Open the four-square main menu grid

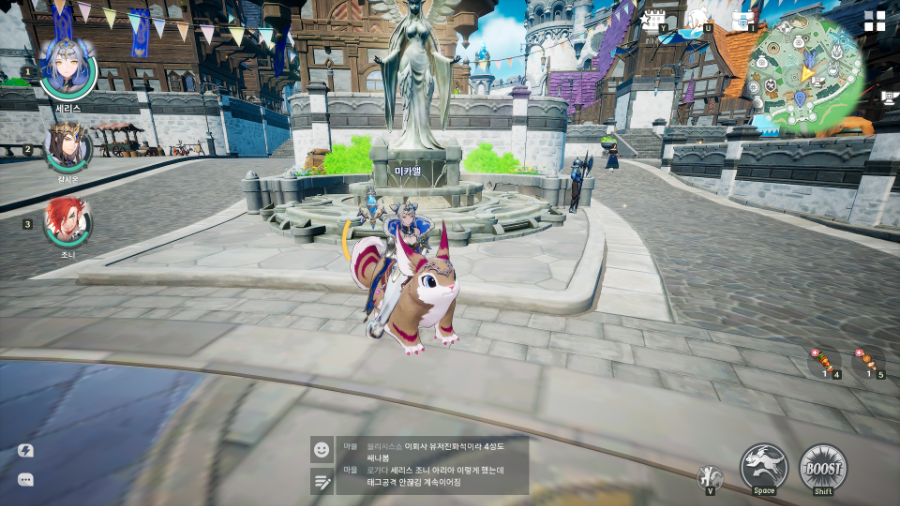(x=874, y=21)
